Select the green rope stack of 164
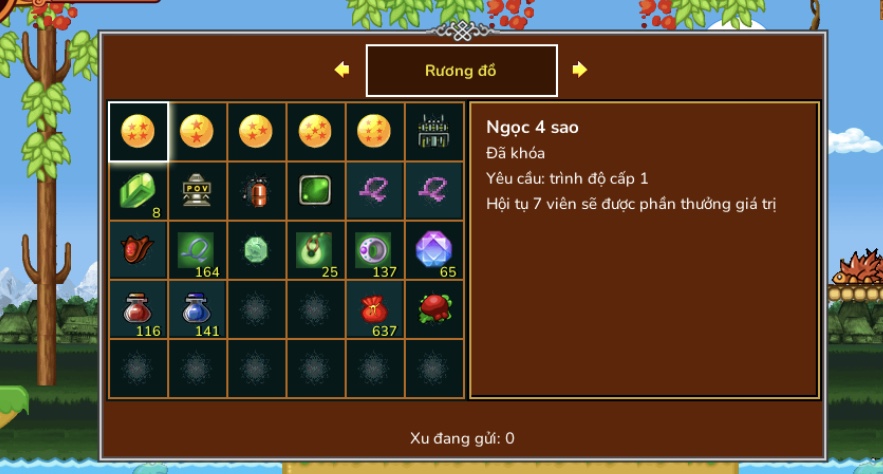This screenshot has height=474, width=883. 197,250
